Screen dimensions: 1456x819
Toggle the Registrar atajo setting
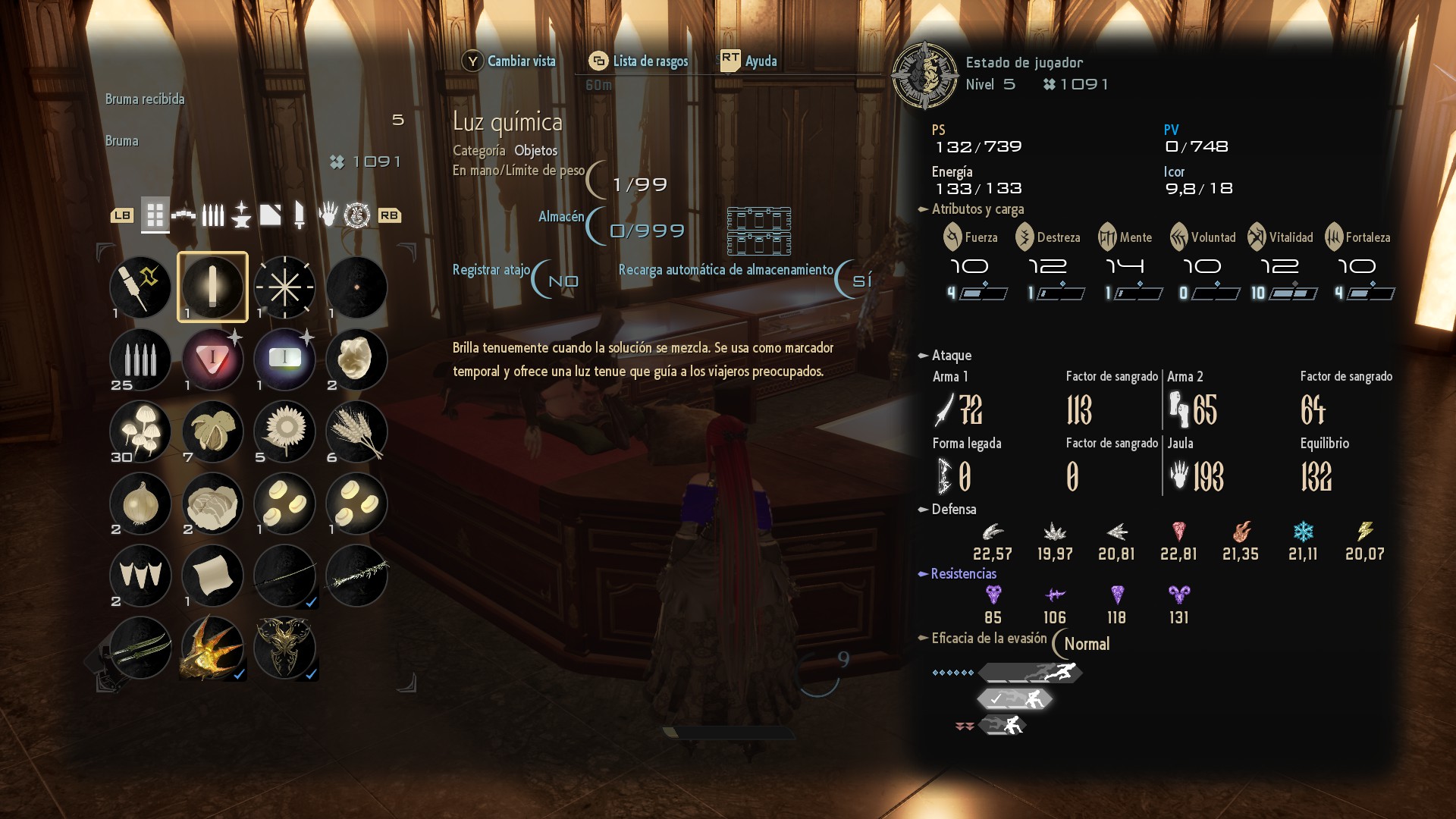pyautogui.click(x=562, y=281)
